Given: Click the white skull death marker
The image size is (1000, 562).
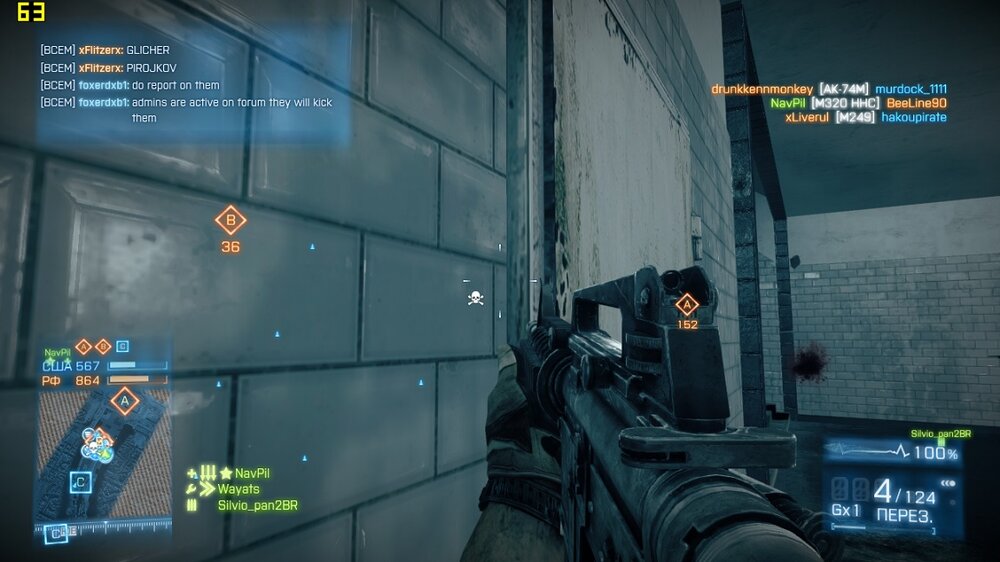Looking at the screenshot, I should coord(476,298).
